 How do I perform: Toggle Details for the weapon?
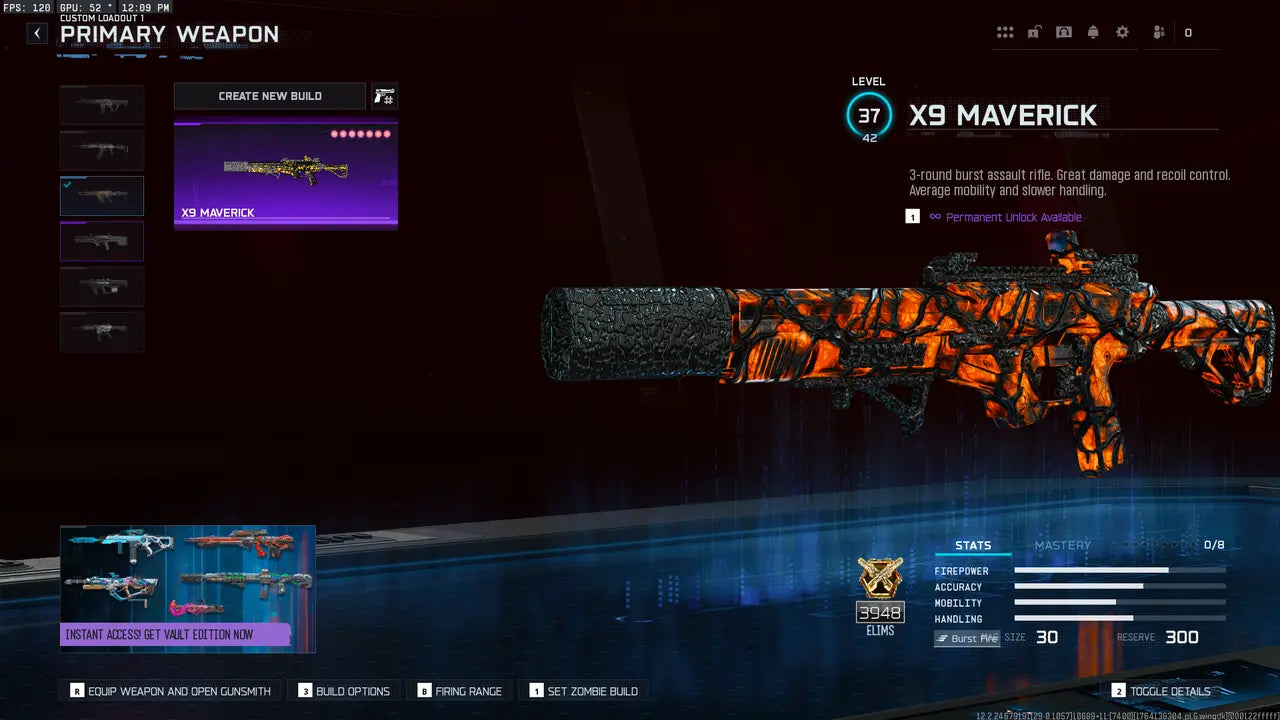coord(1160,691)
